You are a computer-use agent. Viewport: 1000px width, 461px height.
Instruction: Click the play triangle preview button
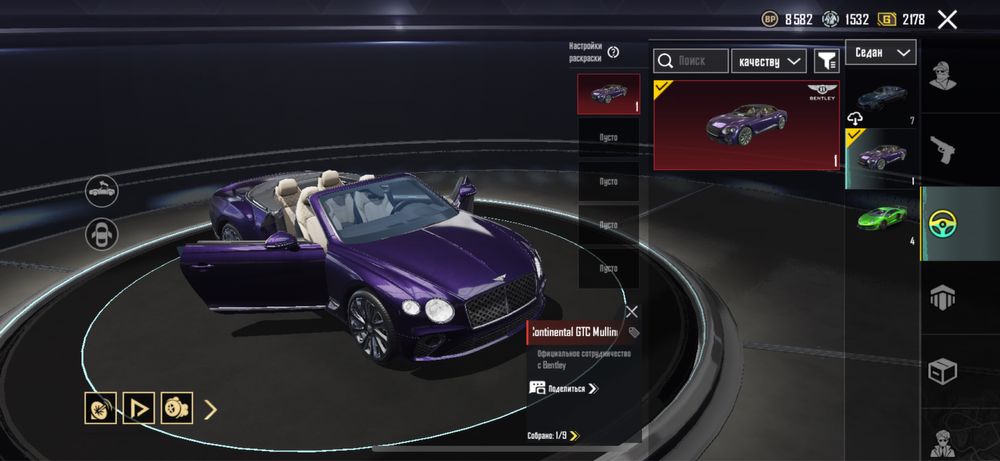(138, 408)
